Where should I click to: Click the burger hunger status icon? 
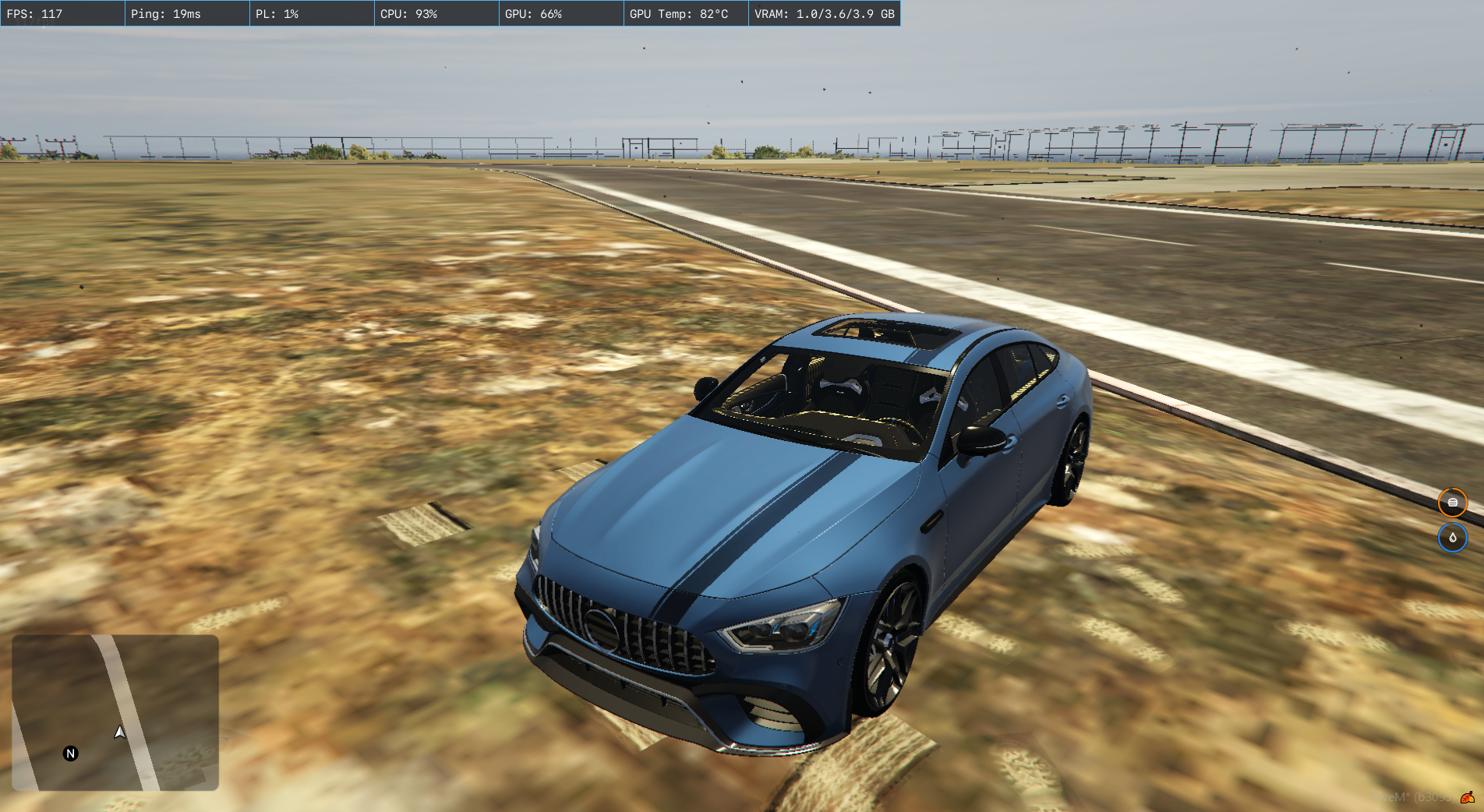[1452, 503]
